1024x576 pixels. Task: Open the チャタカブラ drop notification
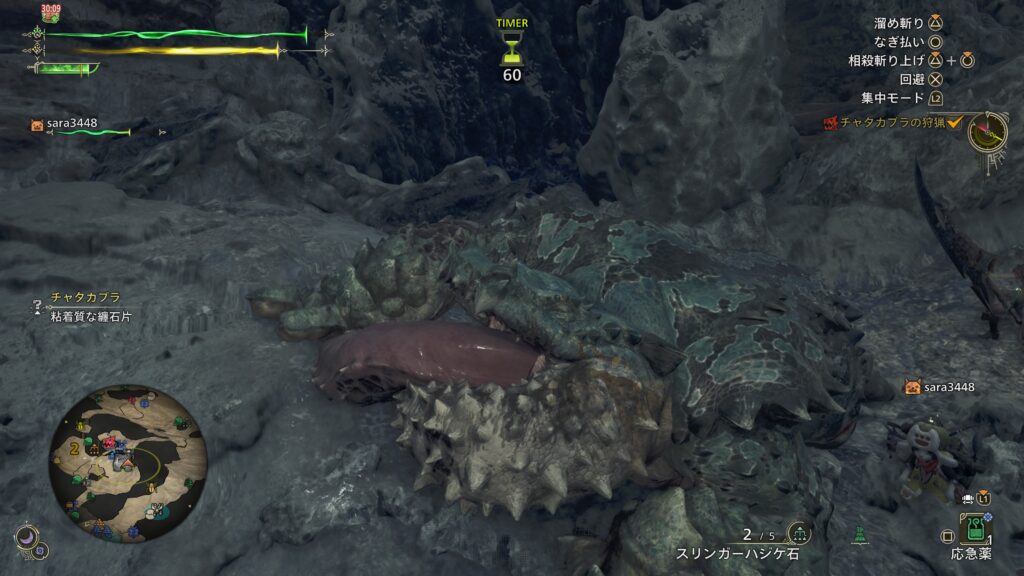[x=85, y=306]
